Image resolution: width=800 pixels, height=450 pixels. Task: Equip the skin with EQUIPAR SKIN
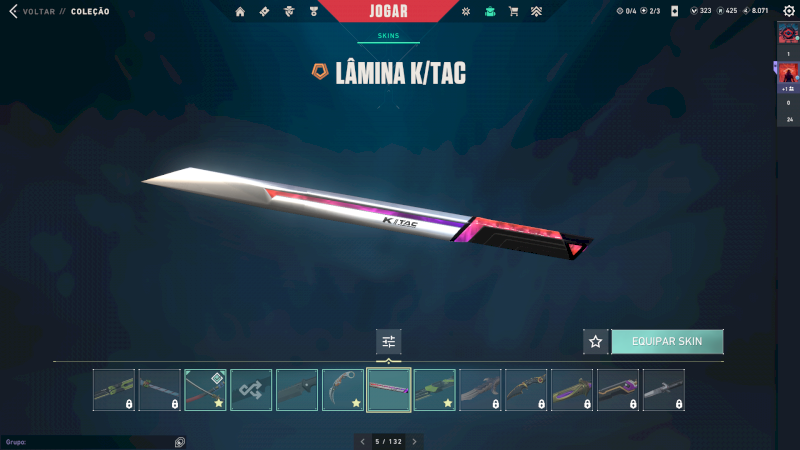[667, 341]
